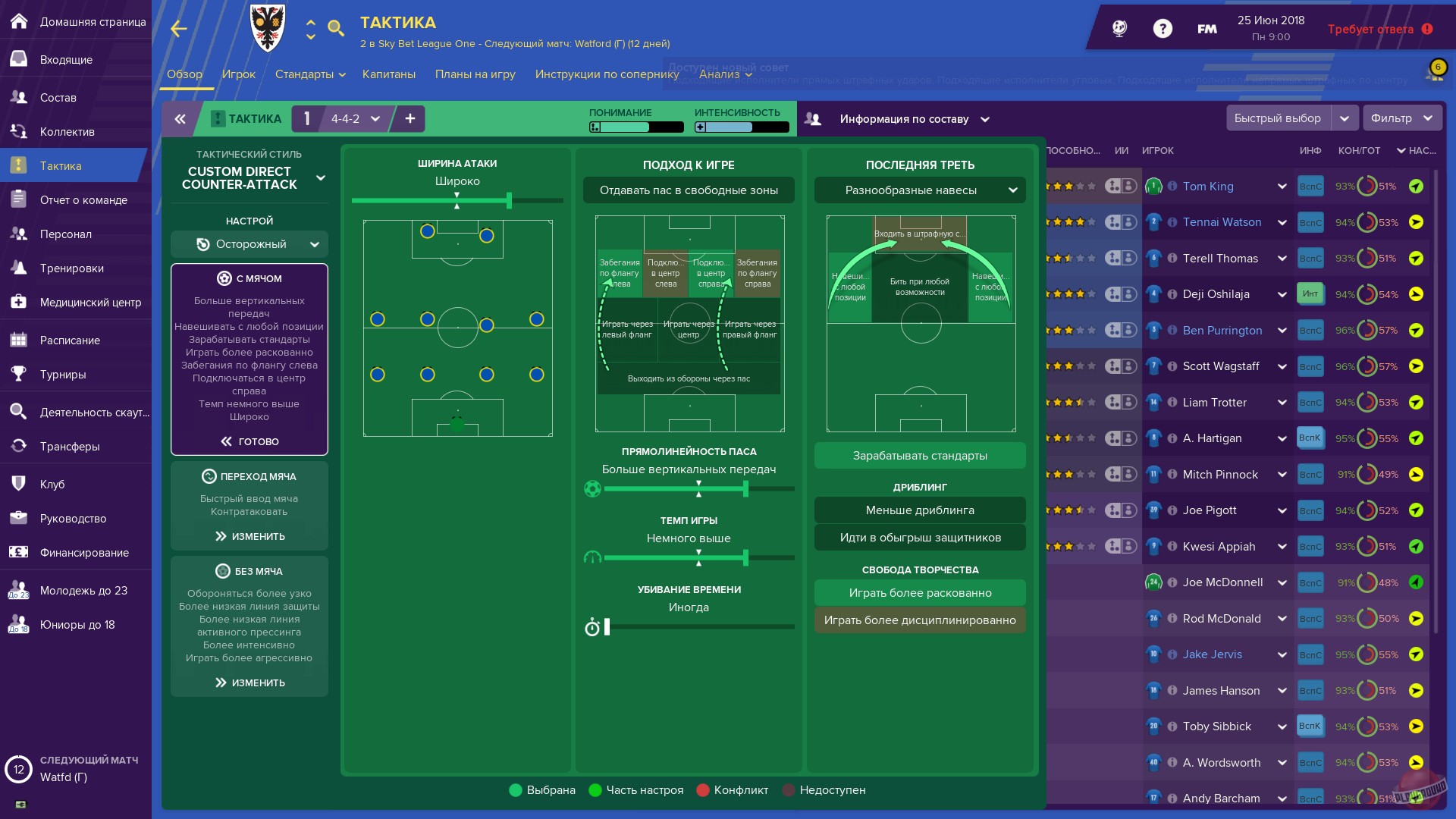
Task: Open the Входящие inbox icon in sidebar
Action: click(x=19, y=59)
